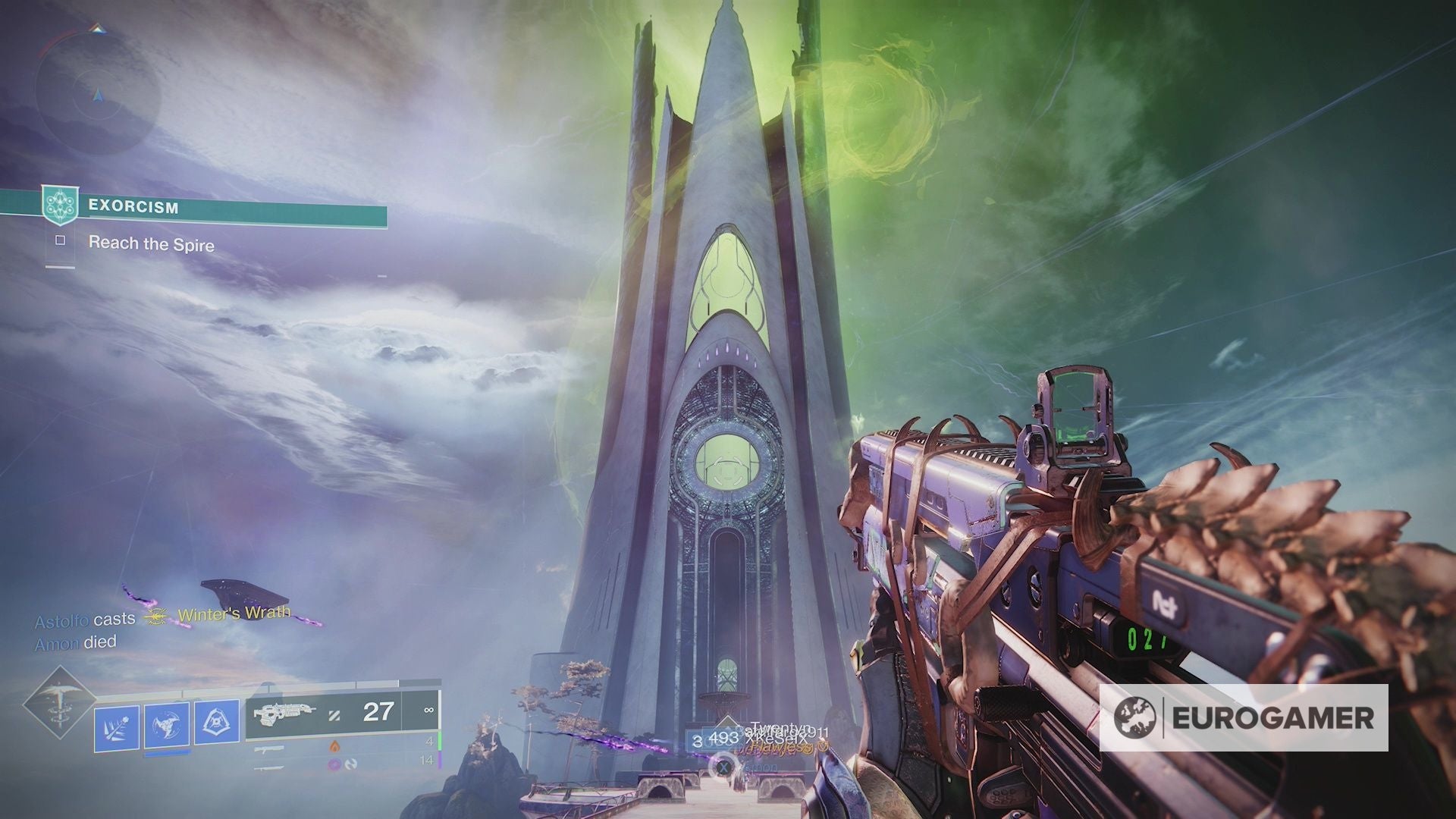Click the X interact button prompt
Screen dimensions: 1456x819
coord(723,767)
